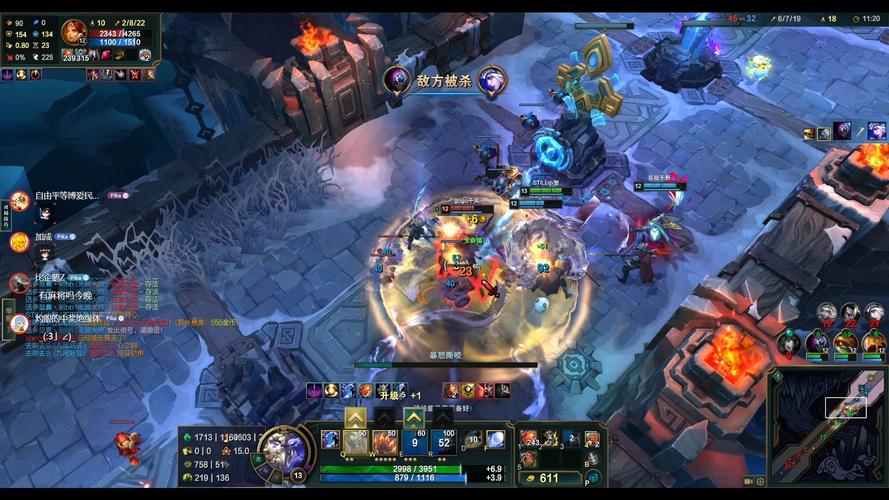Viewport: 889px width, 500px height.
Task: Level up the Q ability arrow
Action: (355, 417)
